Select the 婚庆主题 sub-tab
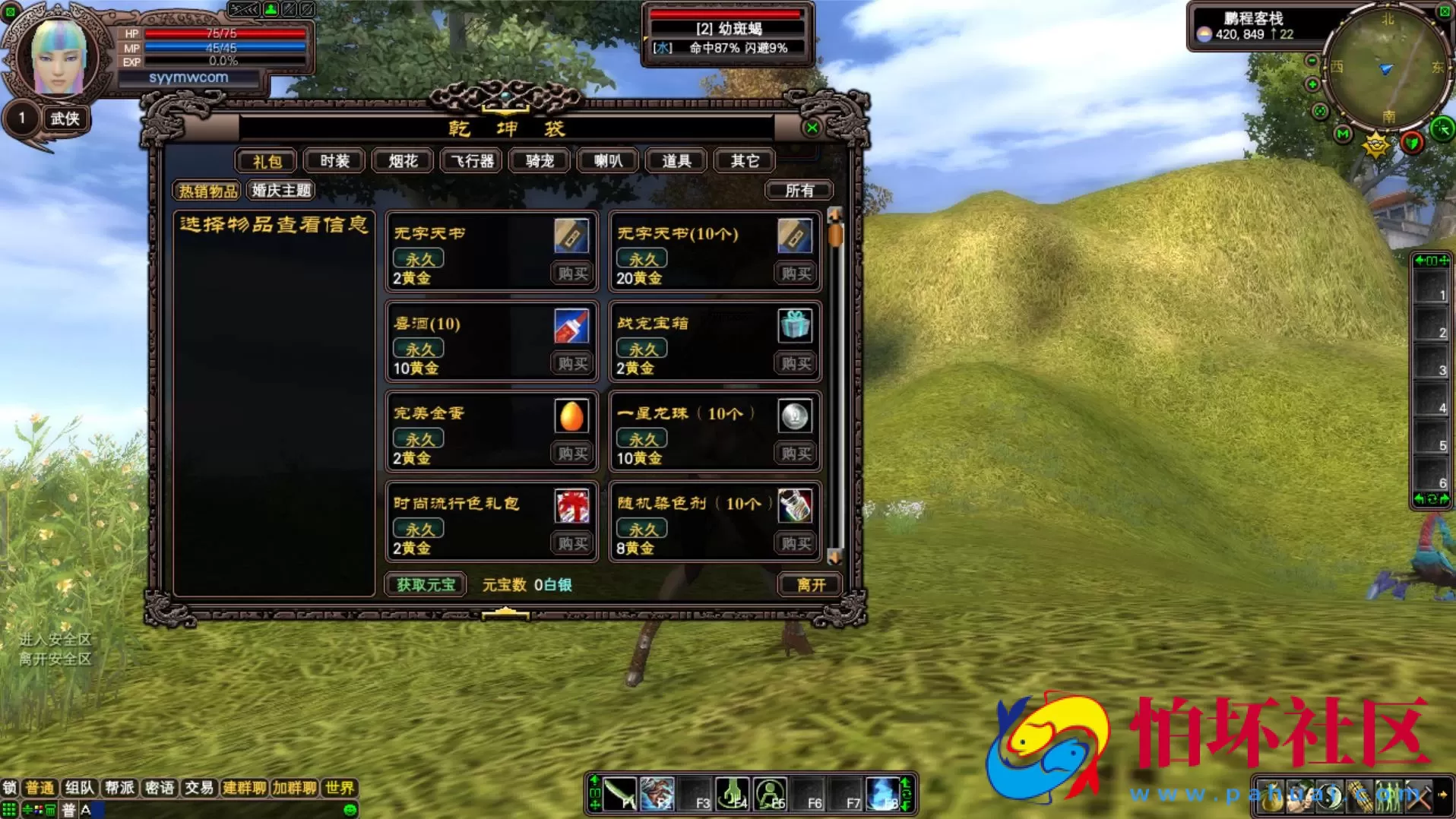 click(281, 190)
